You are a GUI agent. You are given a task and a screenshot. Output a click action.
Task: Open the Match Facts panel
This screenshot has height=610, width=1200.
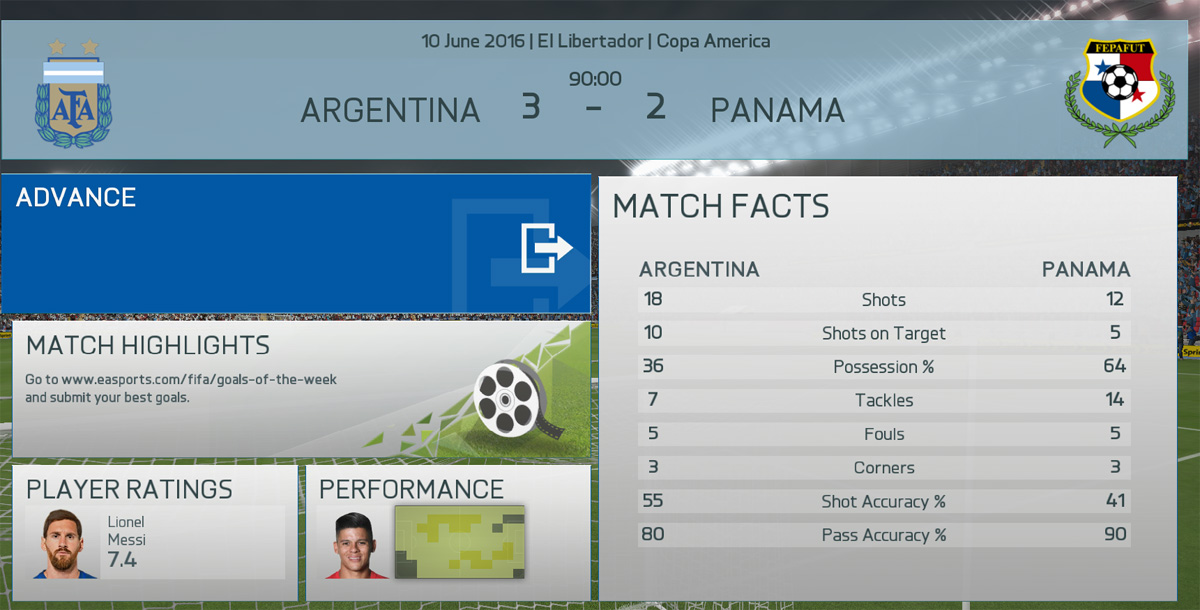coord(886,390)
